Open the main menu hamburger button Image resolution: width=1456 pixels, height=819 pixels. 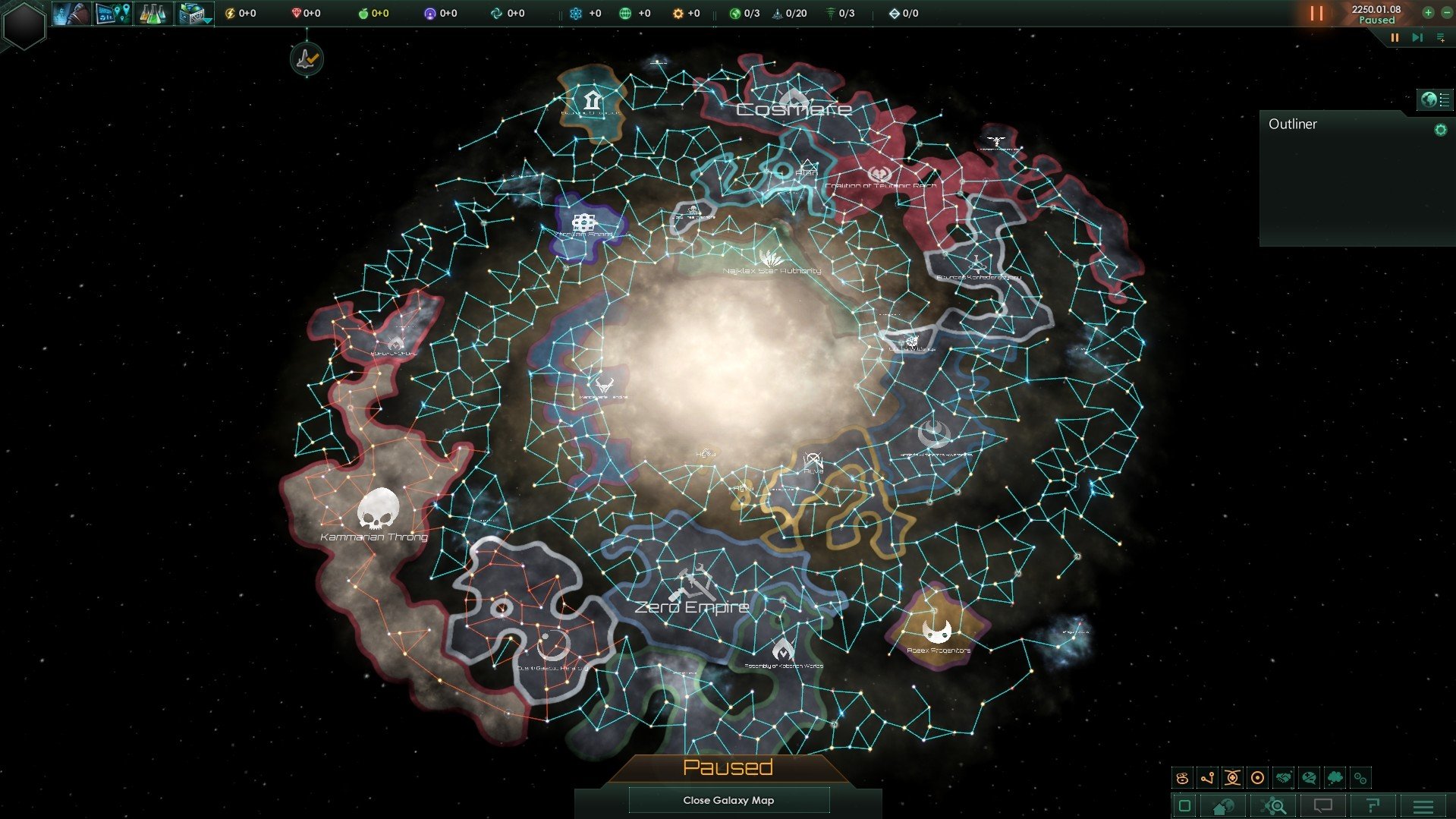[1423, 806]
